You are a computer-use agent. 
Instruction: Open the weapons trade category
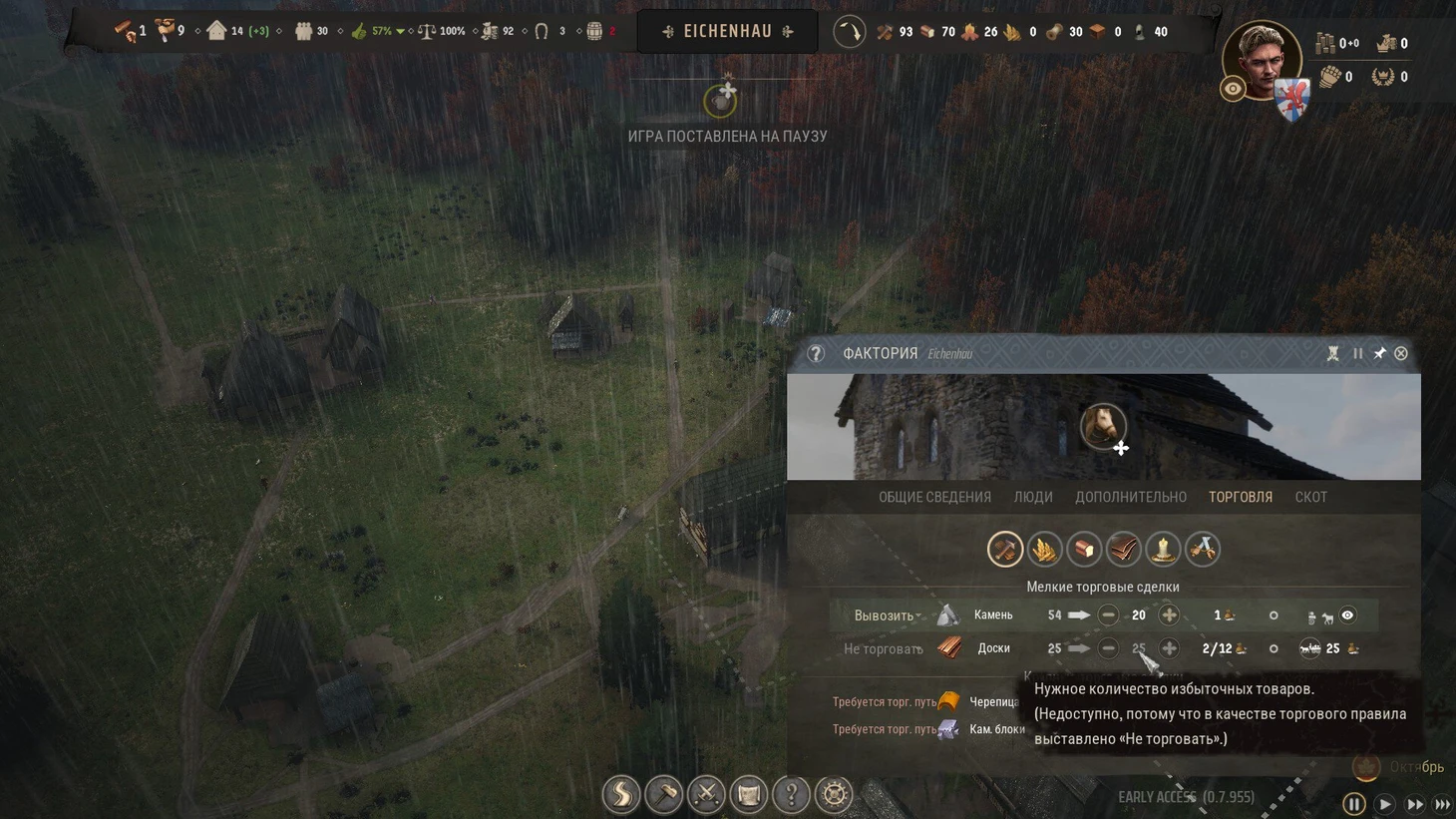[1203, 549]
